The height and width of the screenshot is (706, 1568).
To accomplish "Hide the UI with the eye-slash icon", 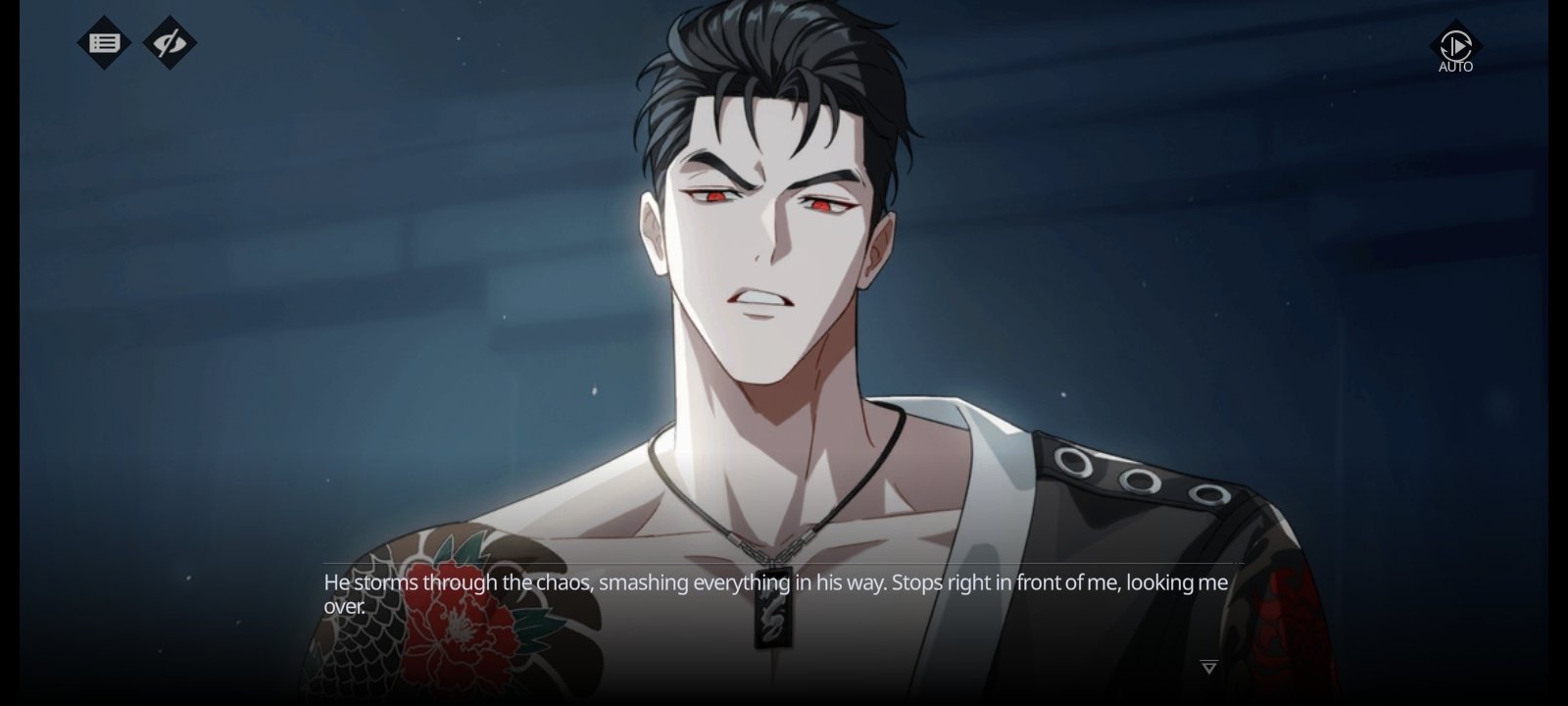I will tap(169, 41).
